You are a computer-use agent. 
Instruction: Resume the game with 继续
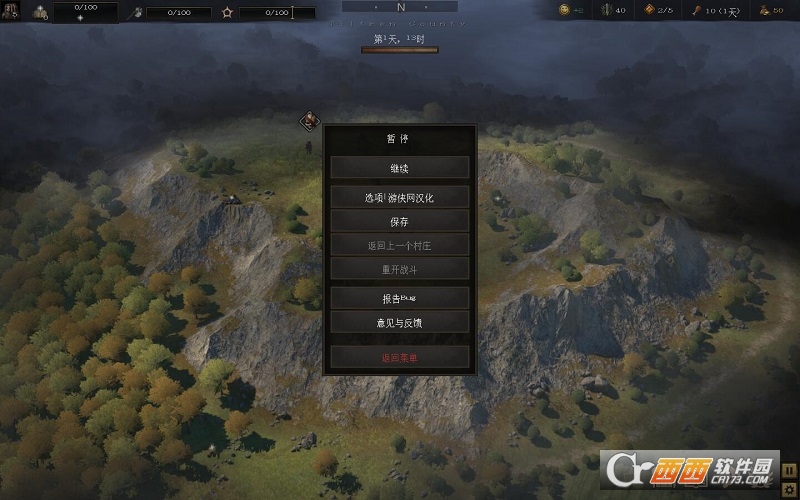click(x=400, y=168)
